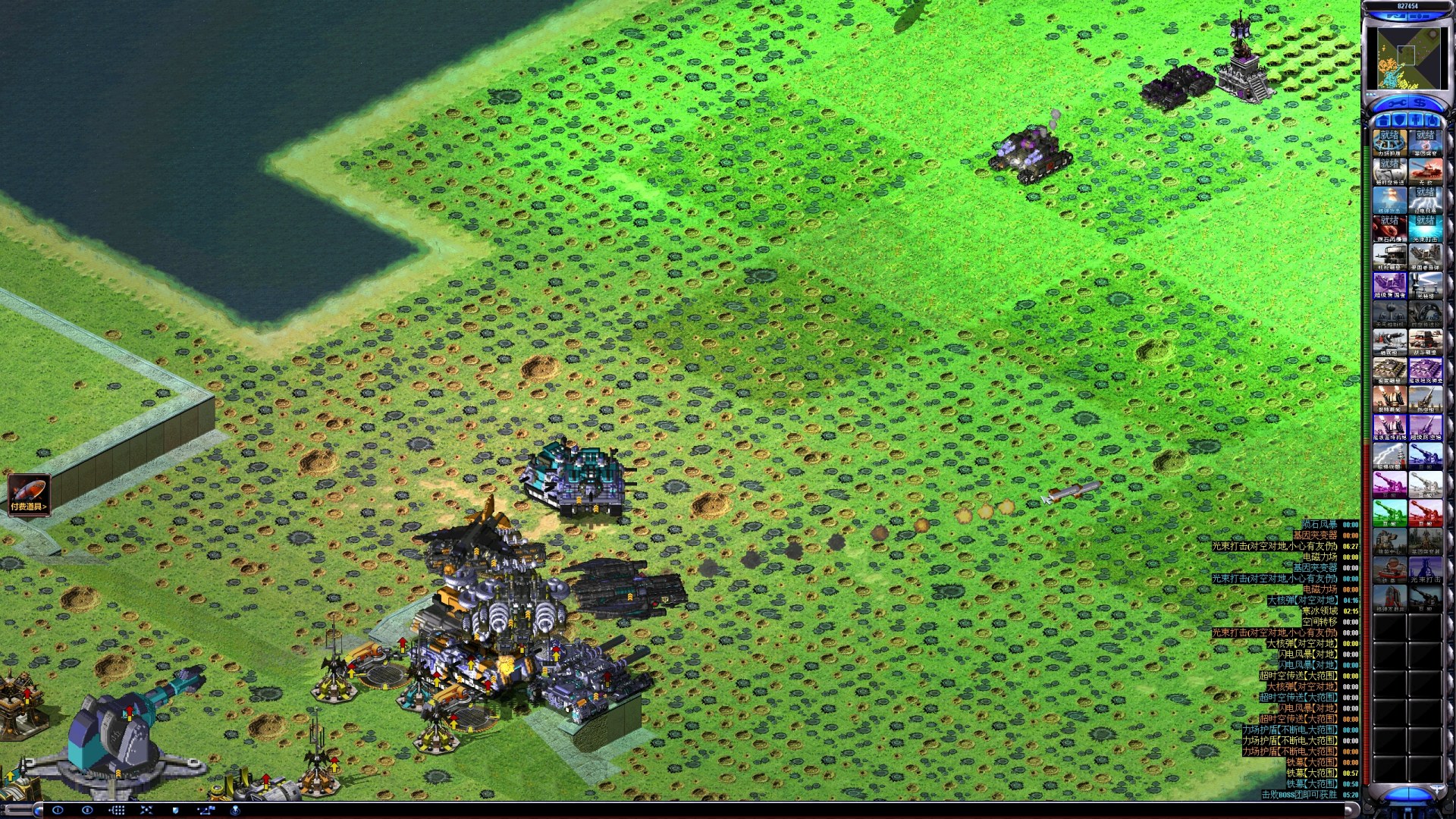Switch to the infantry build tab
Screen dimensions: 1456x819
1416,121
